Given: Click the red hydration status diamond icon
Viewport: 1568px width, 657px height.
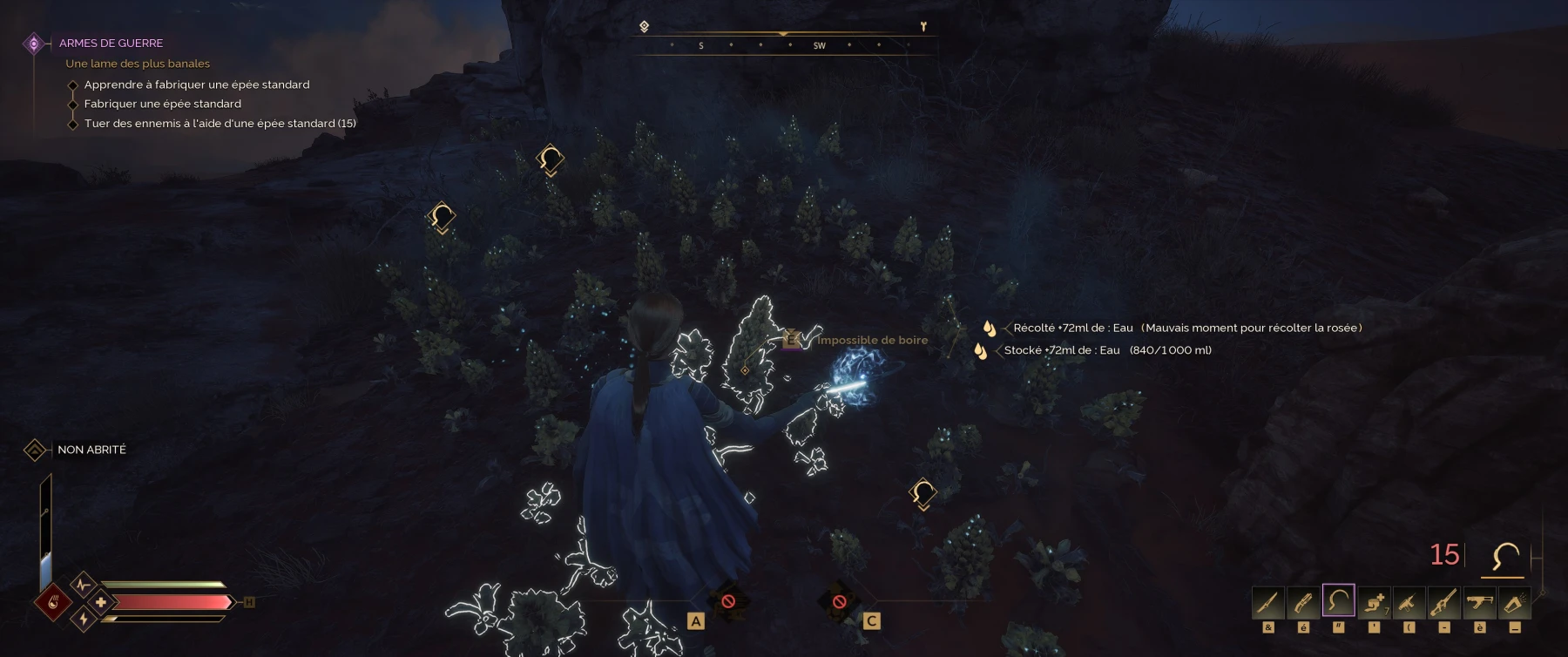Looking at the screenshot, I should coord(53,602).
